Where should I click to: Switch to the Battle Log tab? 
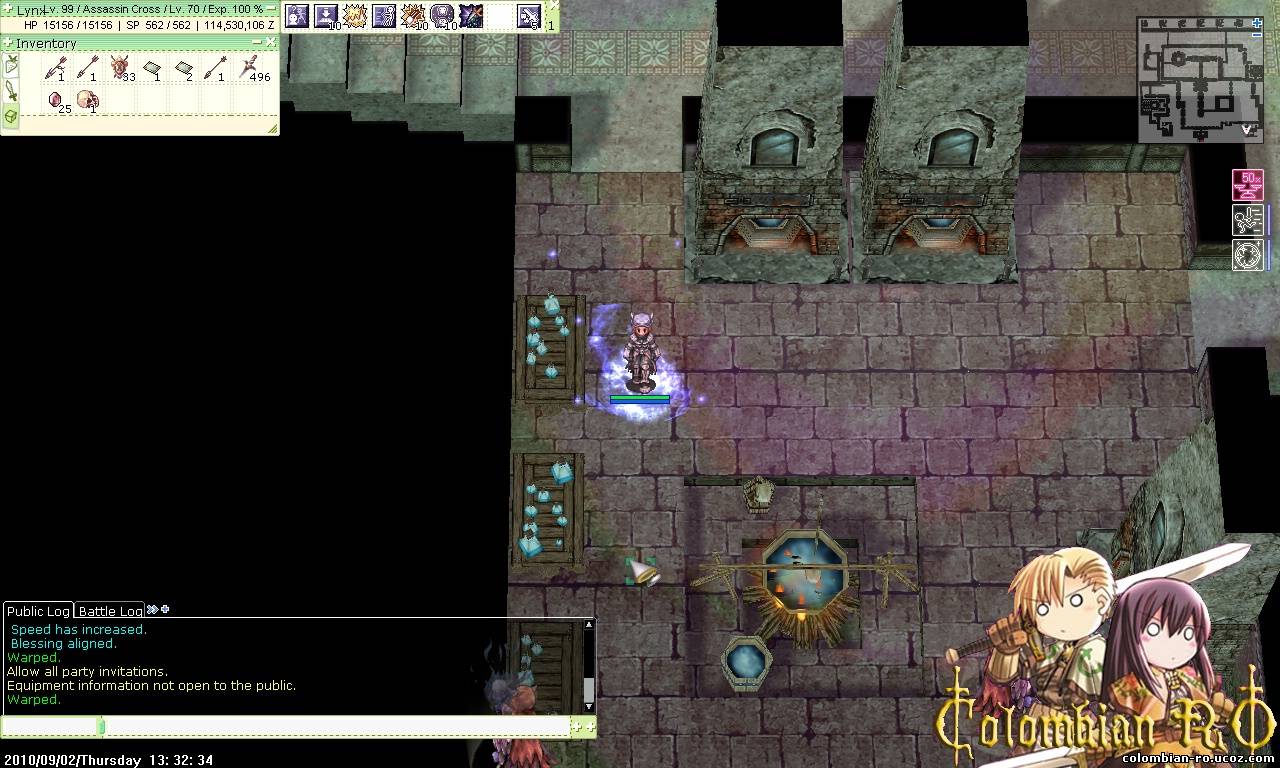pyautogui.click(x=110, y=611)
